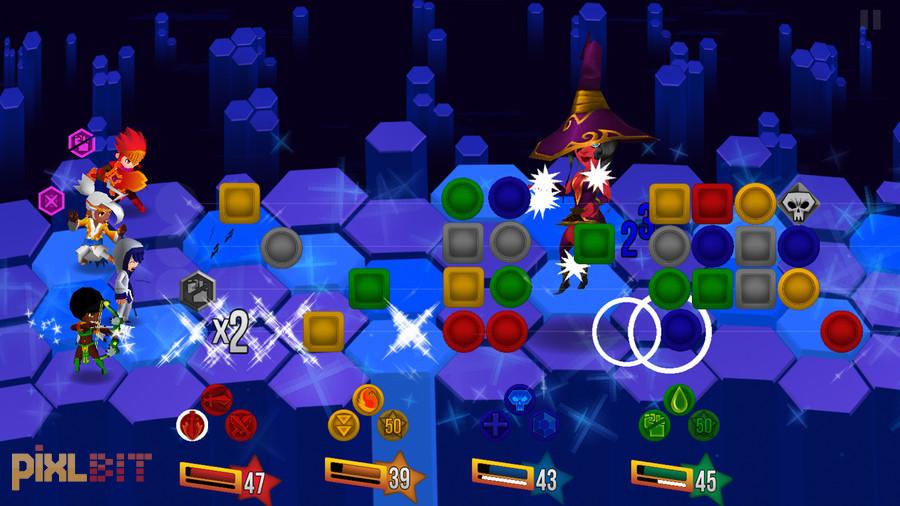The width and height of the screenshot is (900, 506).
Task: Trigger the green 50 ability icon
Action: [x=704, y=425]
